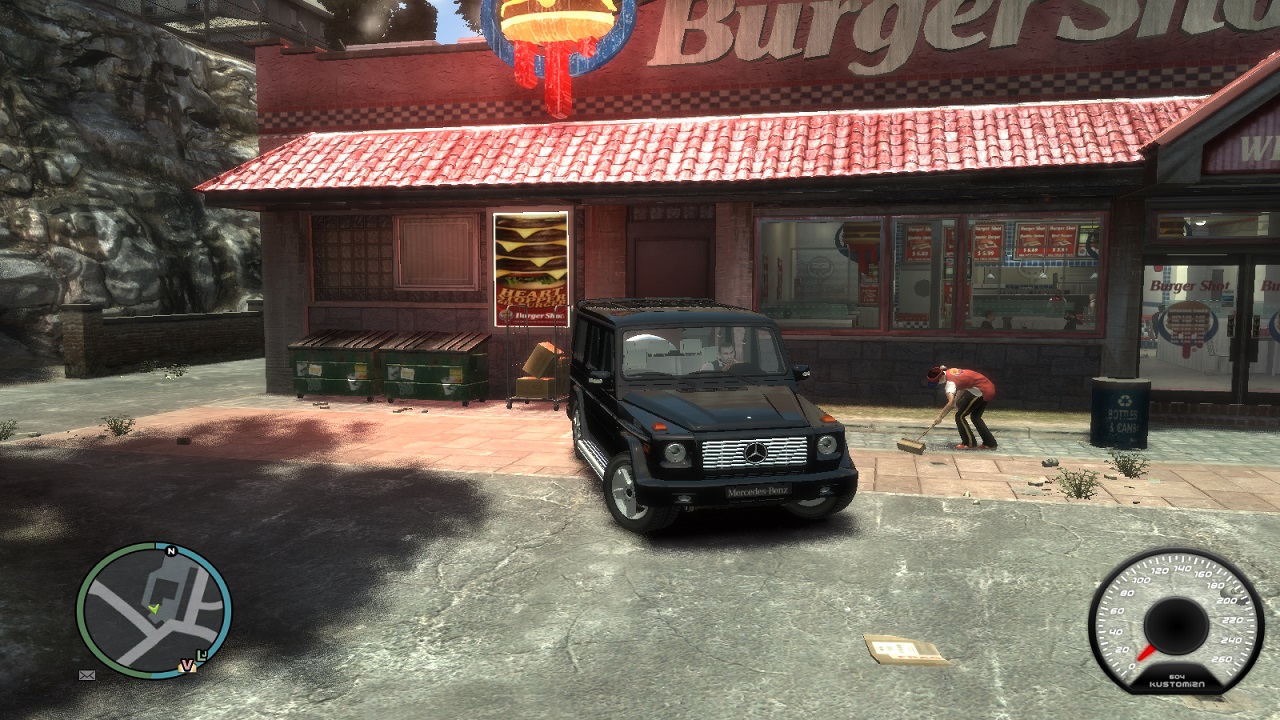
Task: Select the pink V mission blip
Action: 186,665
